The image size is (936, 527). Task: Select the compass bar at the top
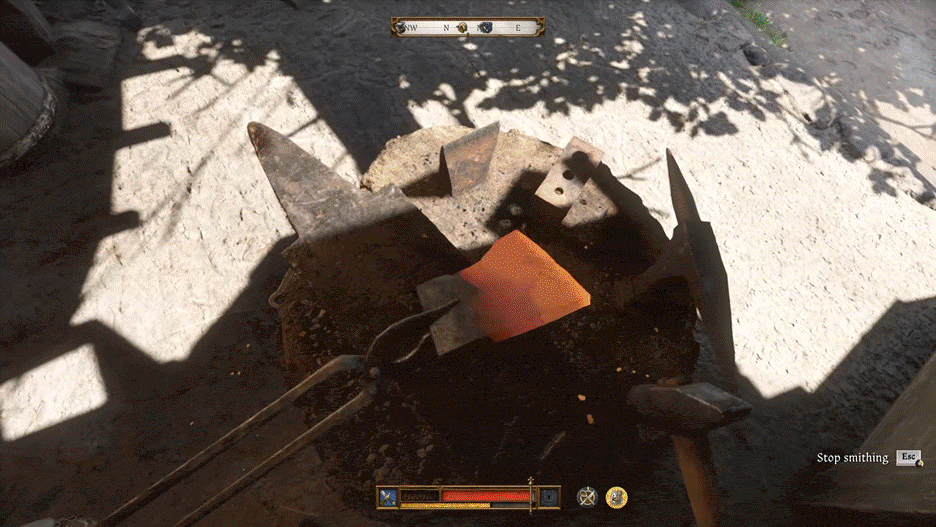468,27
